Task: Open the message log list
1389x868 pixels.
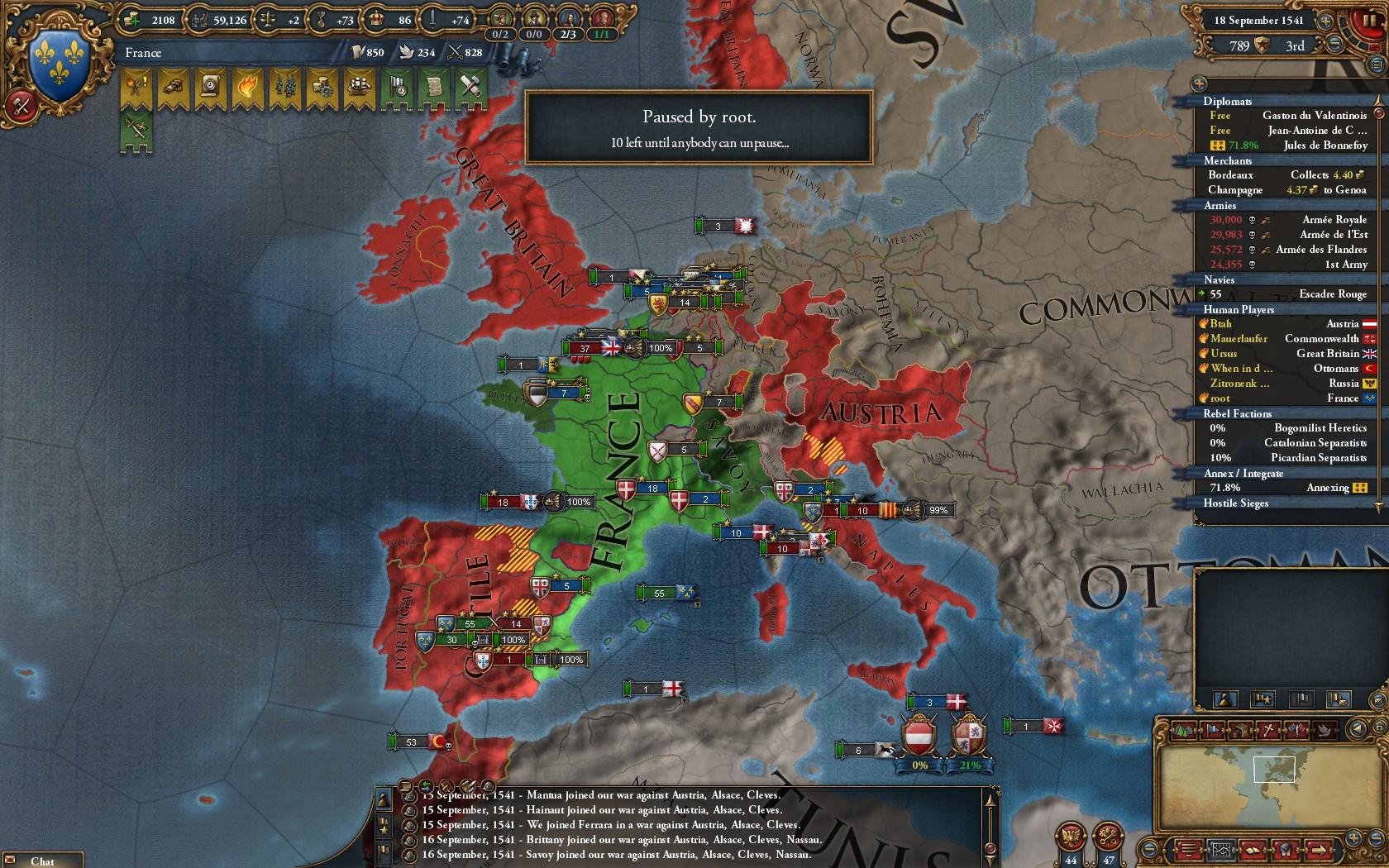Action: 1188,849
